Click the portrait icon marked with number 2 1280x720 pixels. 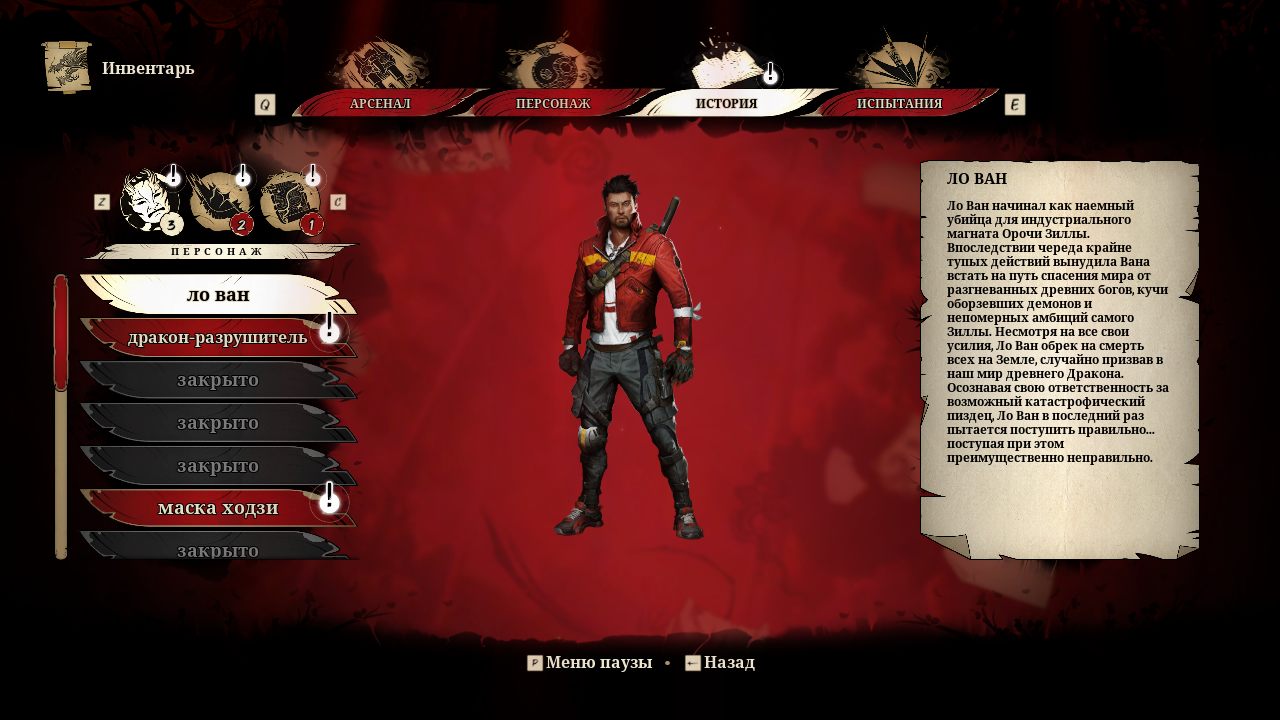pyautogui.click(x=224, y=200)
